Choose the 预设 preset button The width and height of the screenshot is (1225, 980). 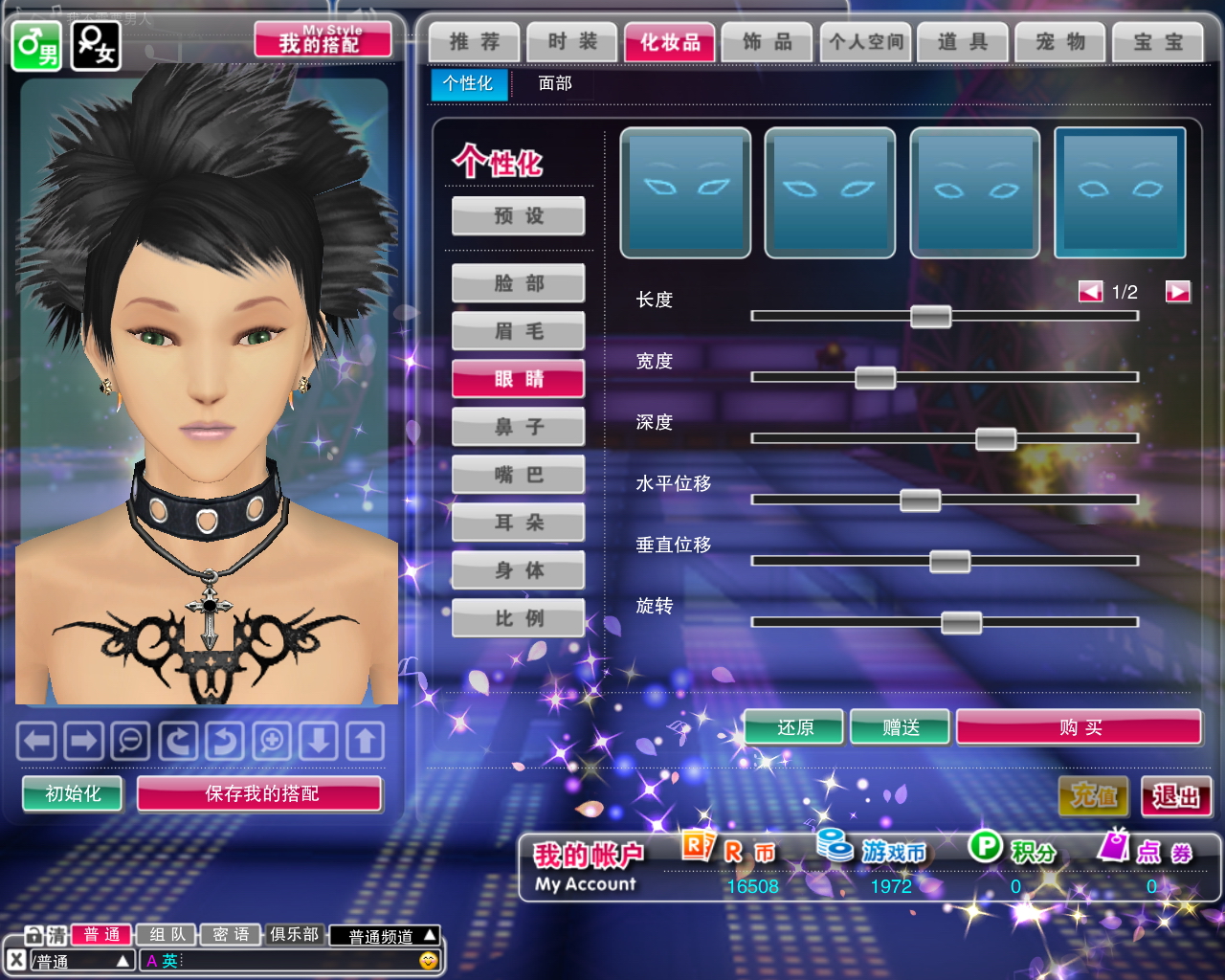click(x=519, y=216)
